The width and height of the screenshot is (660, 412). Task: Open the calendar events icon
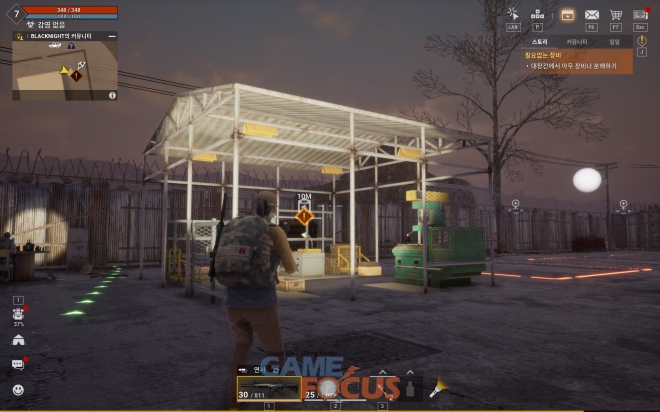click(566, 14)
